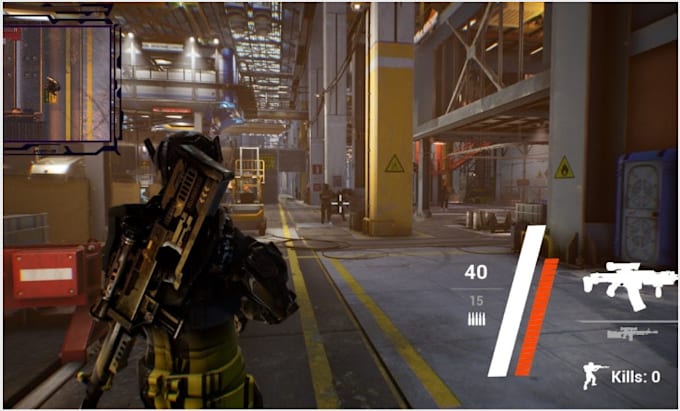Click the soldier kills icon

point(594,376)
